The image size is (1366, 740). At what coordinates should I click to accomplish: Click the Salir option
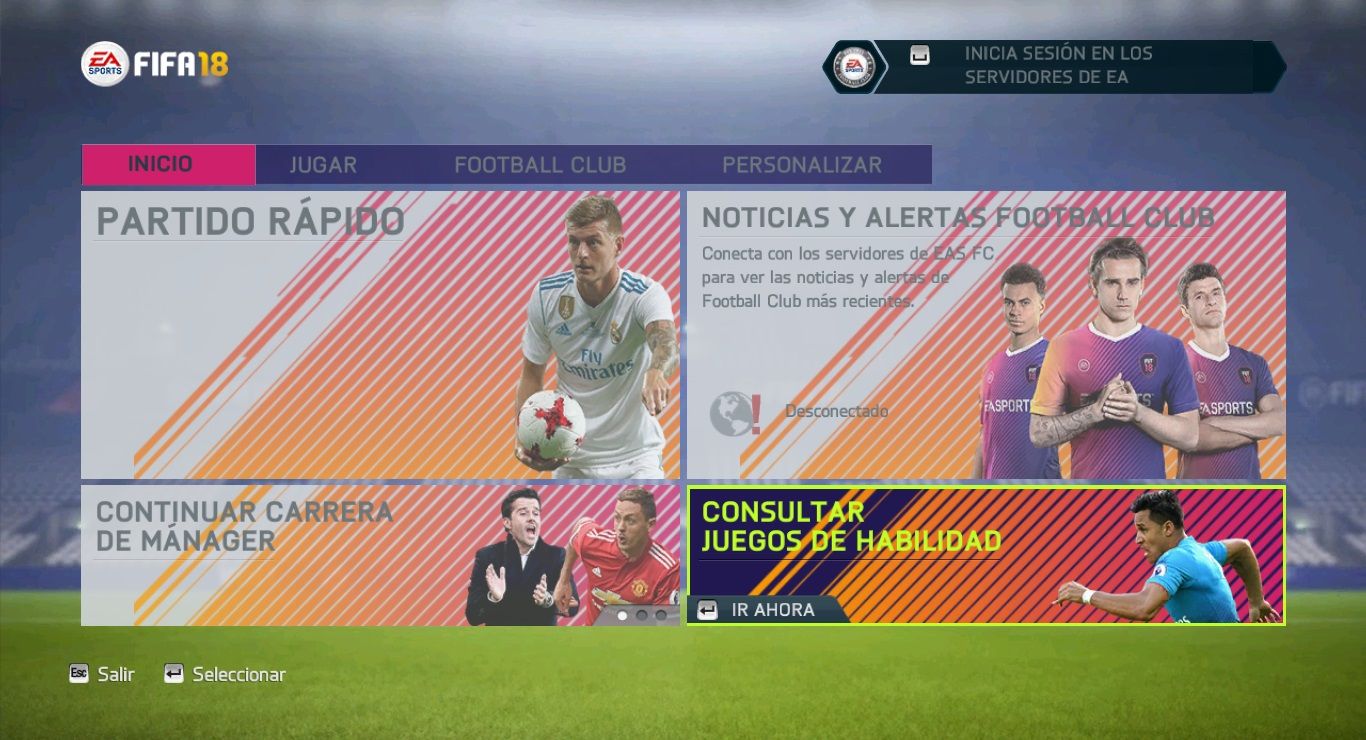pos(103,675)
